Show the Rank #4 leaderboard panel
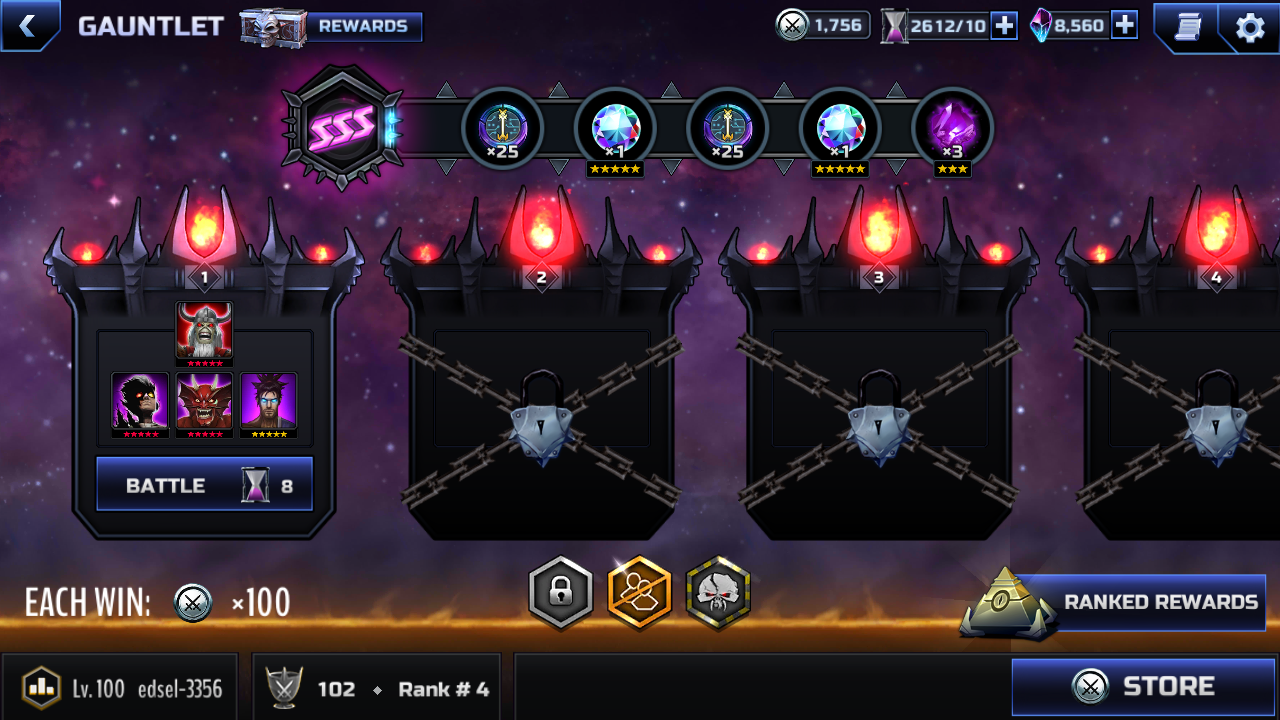Screen dimensions: 1280x720 click(382, 688)
